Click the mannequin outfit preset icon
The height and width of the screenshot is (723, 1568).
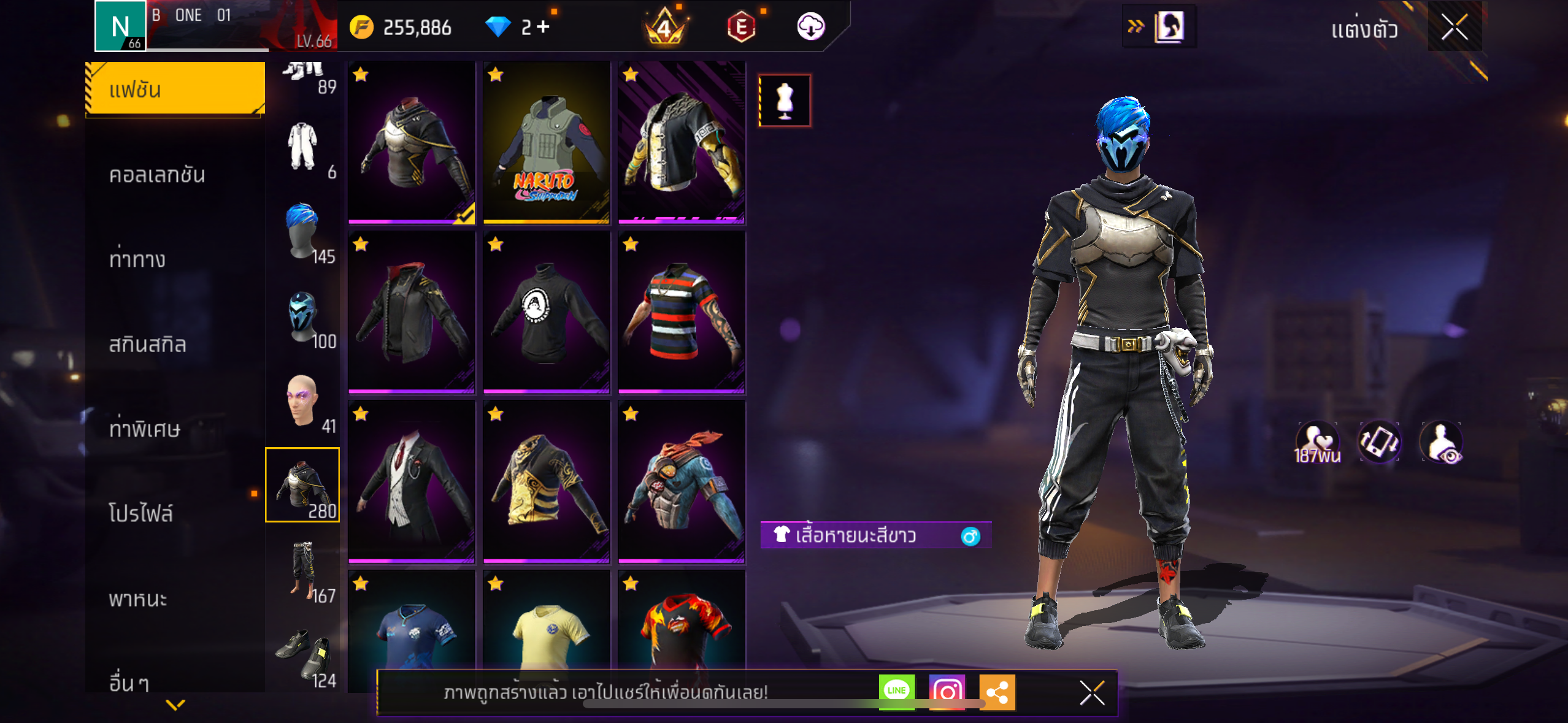pos(785,101)
